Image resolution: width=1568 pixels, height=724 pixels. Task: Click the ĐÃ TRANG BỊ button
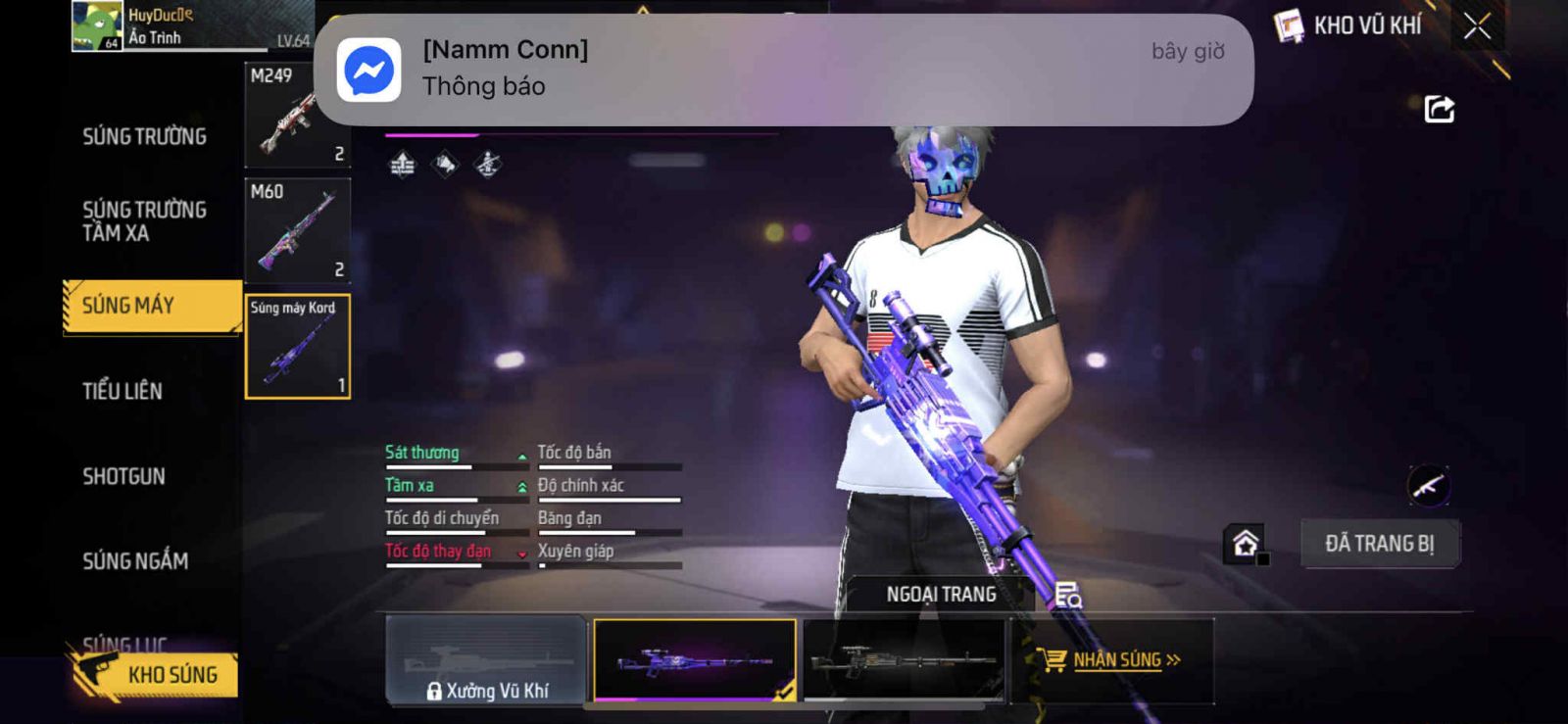(x=1379, y=544)
